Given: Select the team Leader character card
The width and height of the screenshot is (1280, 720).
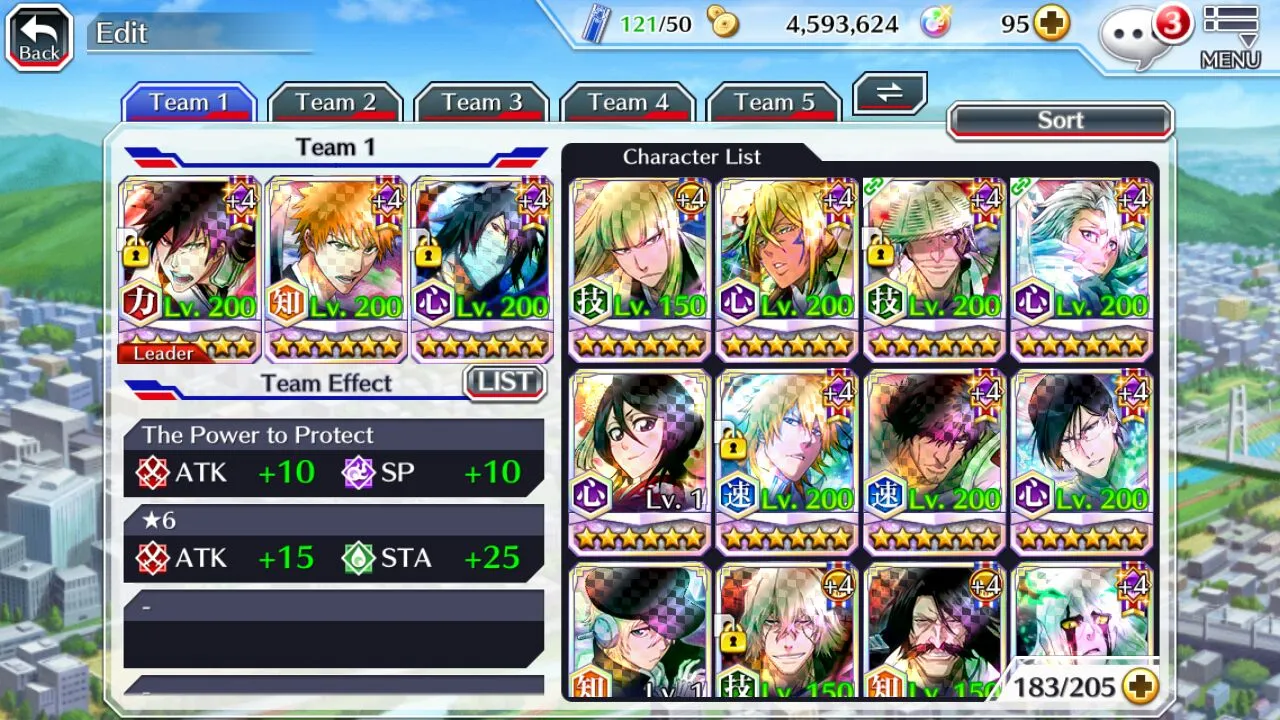Looking at the screenshot, I should [190, 268].
